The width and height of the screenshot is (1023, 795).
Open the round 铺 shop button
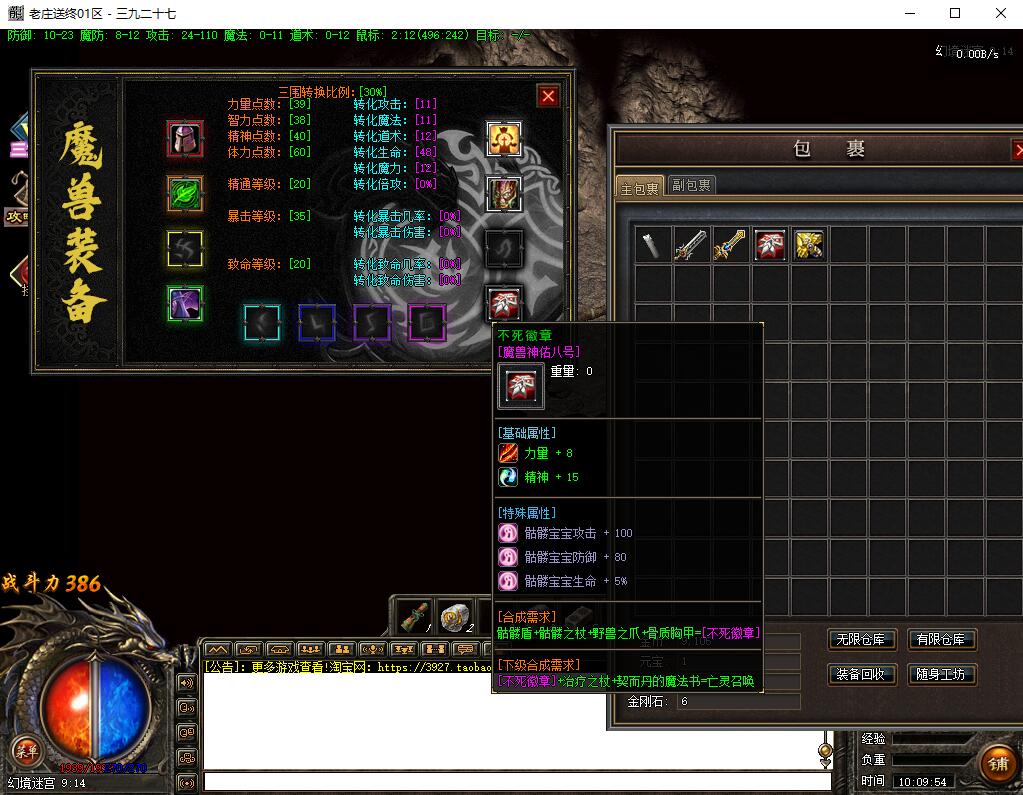tap(997, 764)
